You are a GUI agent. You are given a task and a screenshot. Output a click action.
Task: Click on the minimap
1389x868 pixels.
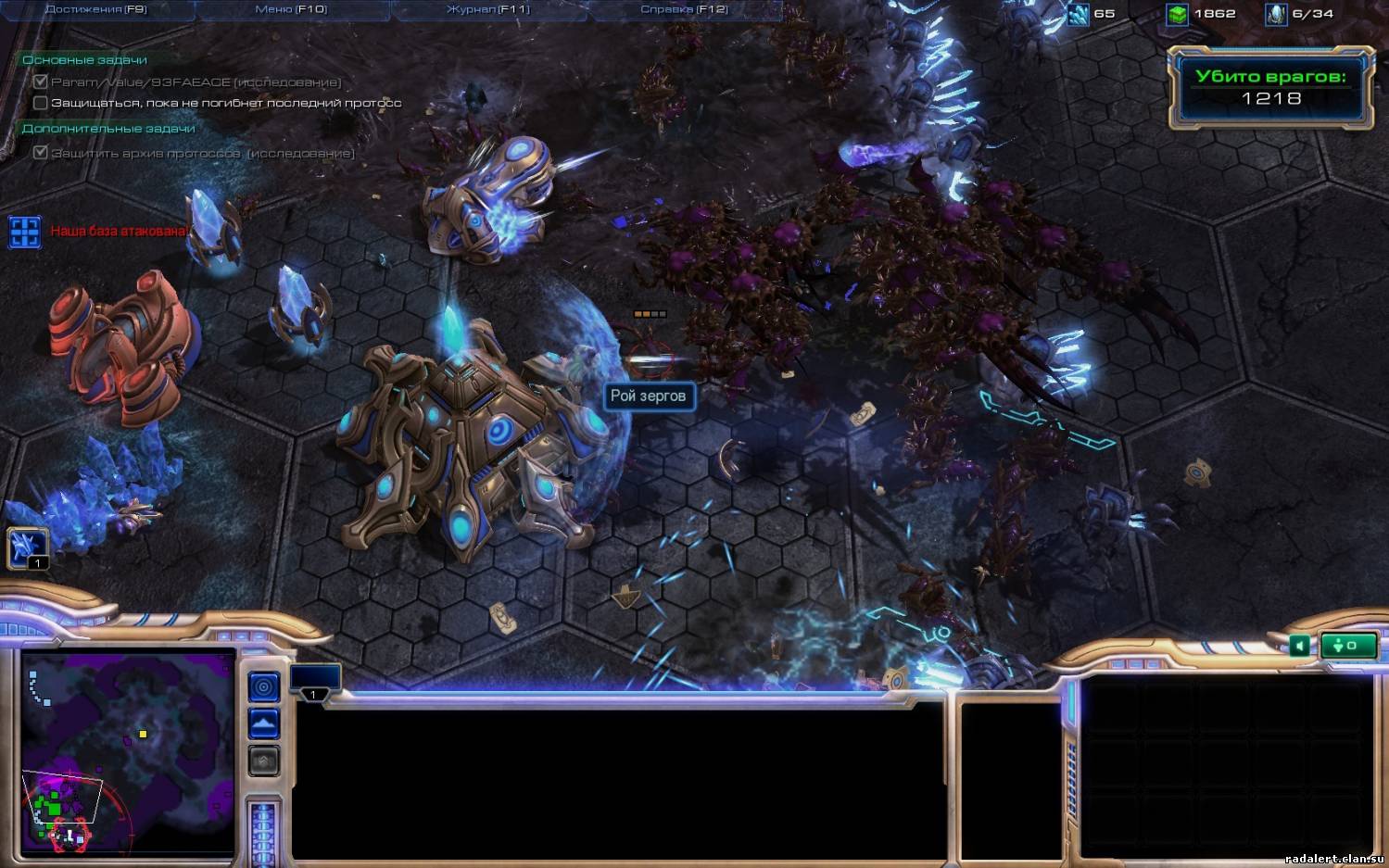pyautogui.click(x=128, y=751)
